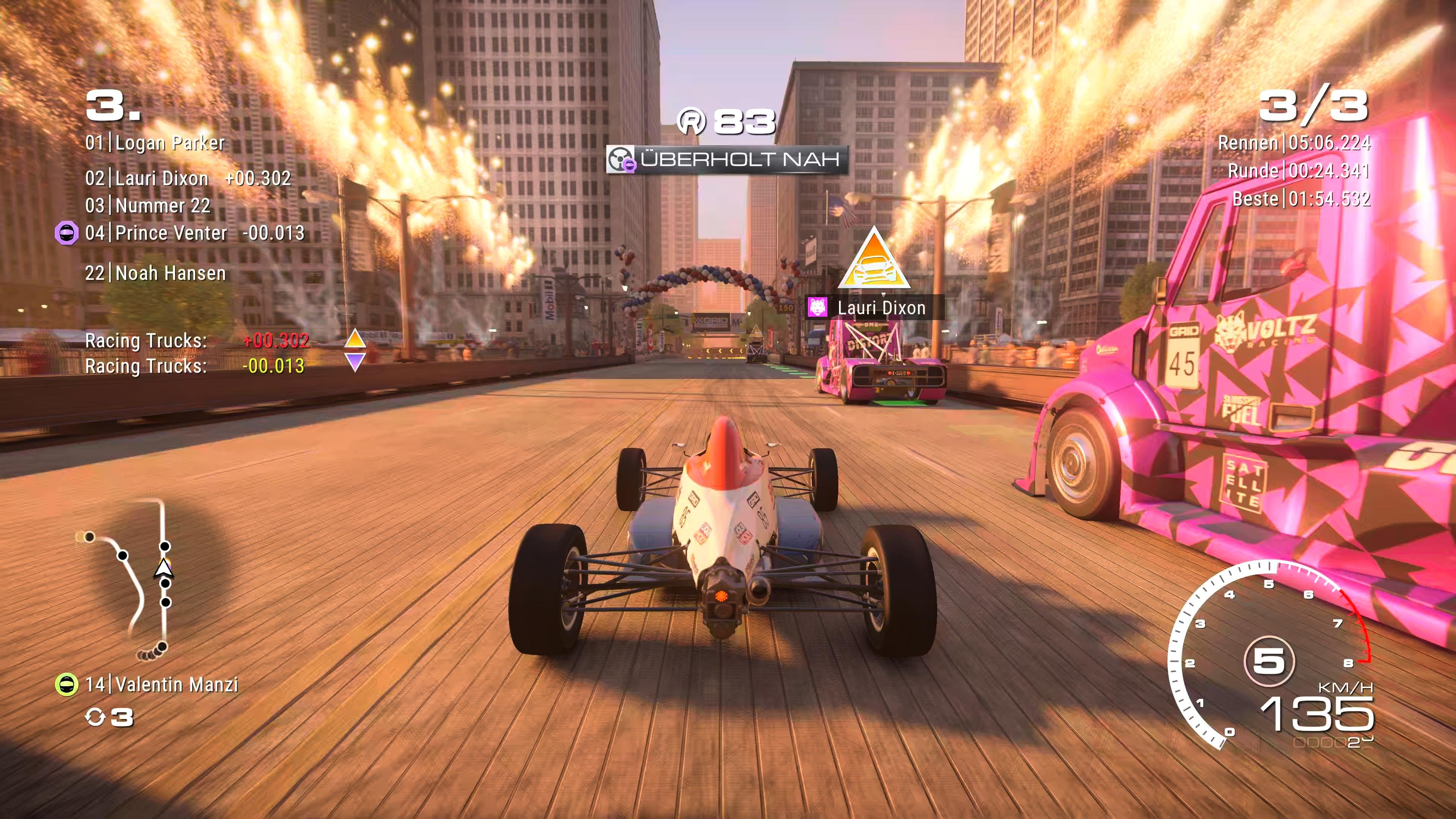Screen dimensions: 1456x819
Task: Click the green teammate icon by Valentin Manzi
Action: coord(66,684)
